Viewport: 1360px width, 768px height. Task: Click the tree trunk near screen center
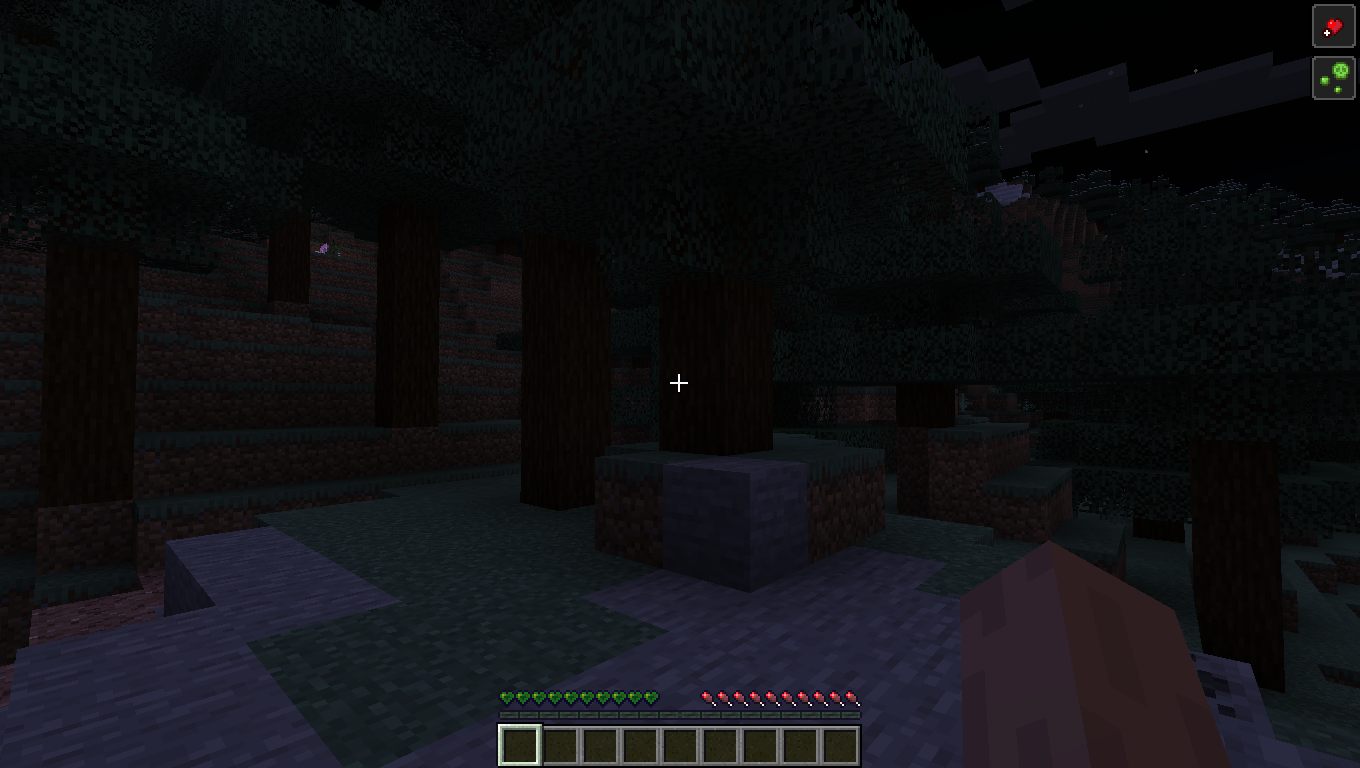click(x=715, y=360)
